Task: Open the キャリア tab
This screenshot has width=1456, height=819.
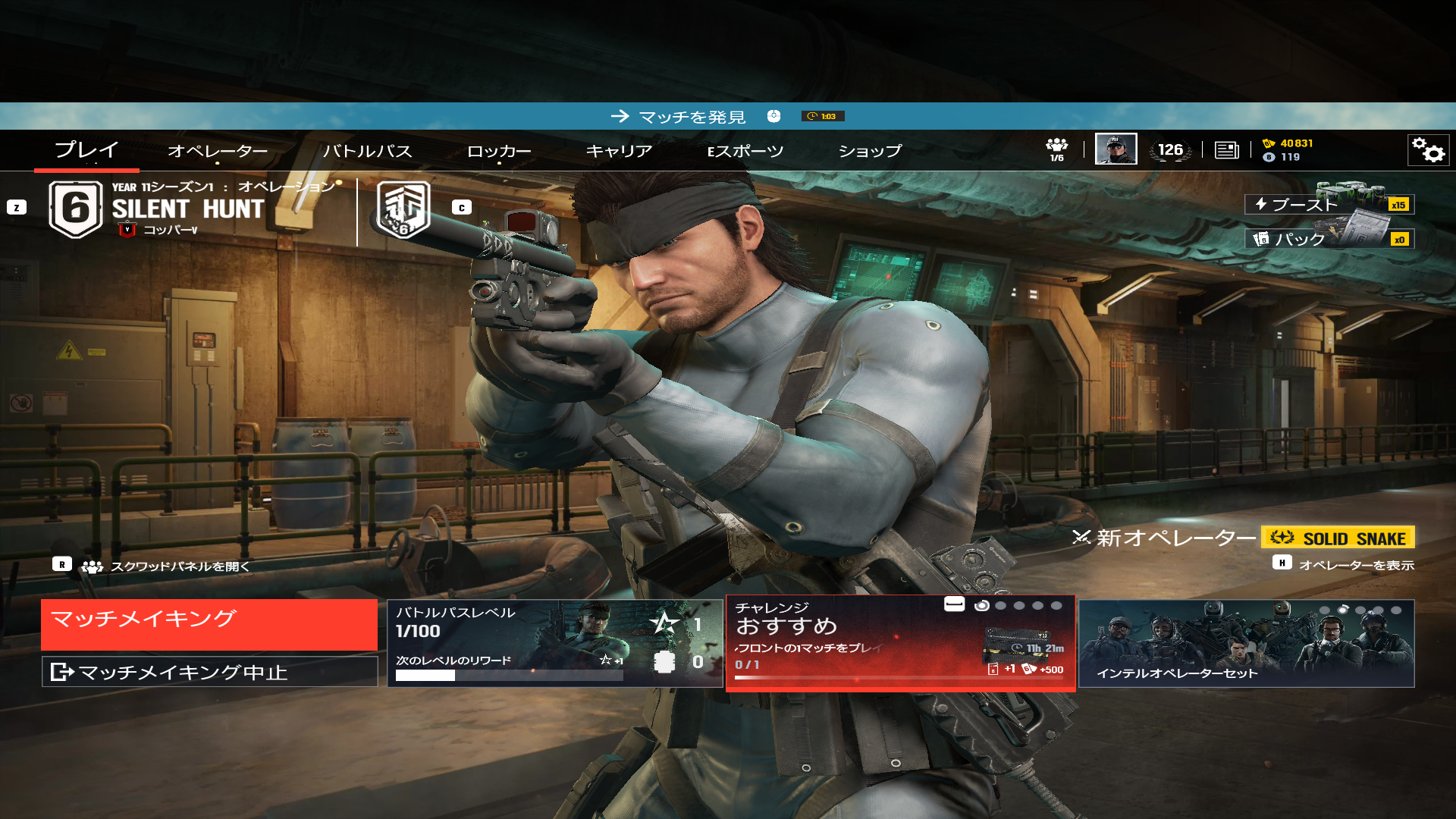Action: (x=619, y=151)
